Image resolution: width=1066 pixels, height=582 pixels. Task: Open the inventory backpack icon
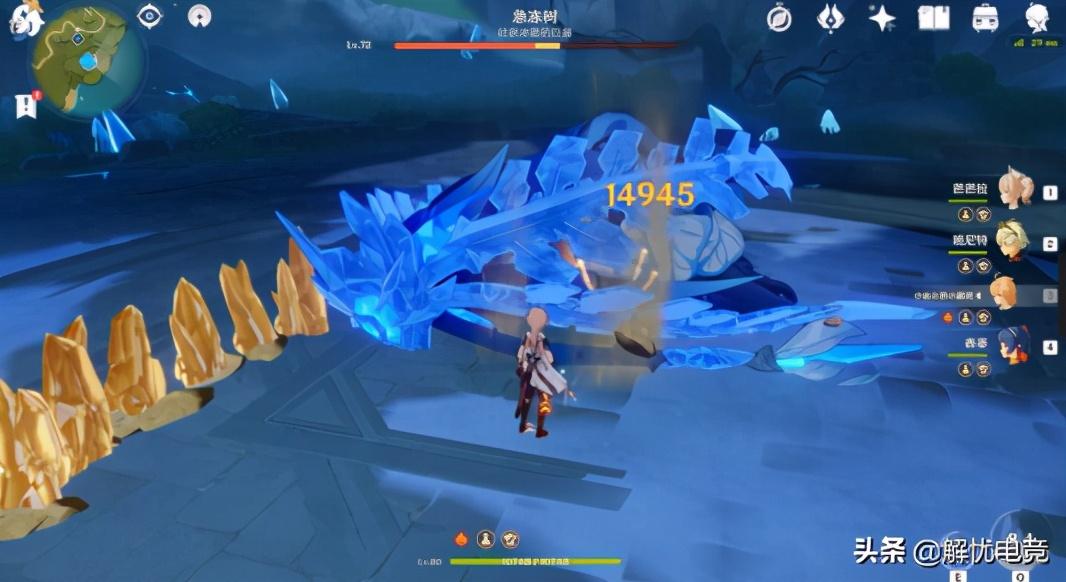(x=985, y=17)
